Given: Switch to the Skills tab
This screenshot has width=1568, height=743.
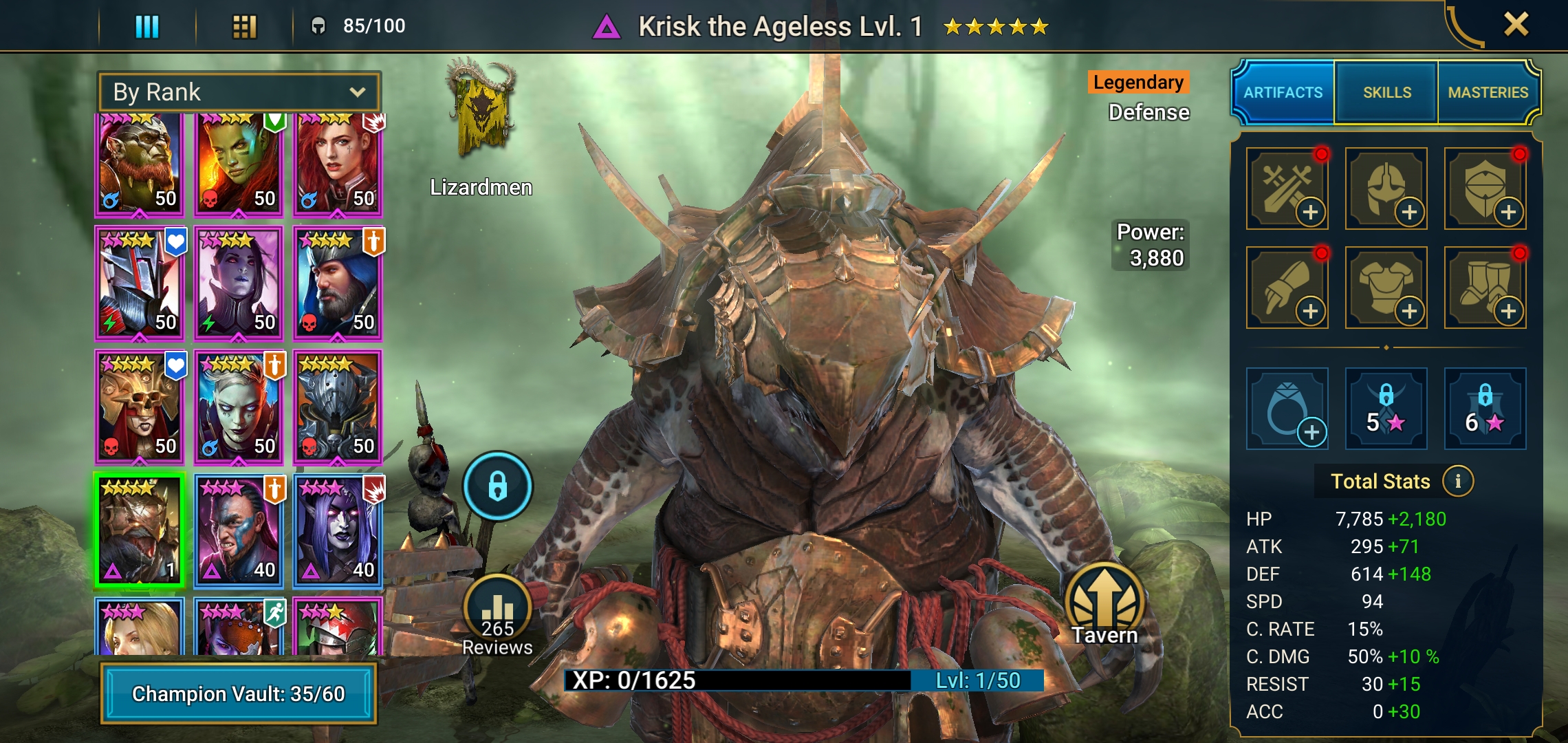Looking at the screenshot, I should [1386, 92].
